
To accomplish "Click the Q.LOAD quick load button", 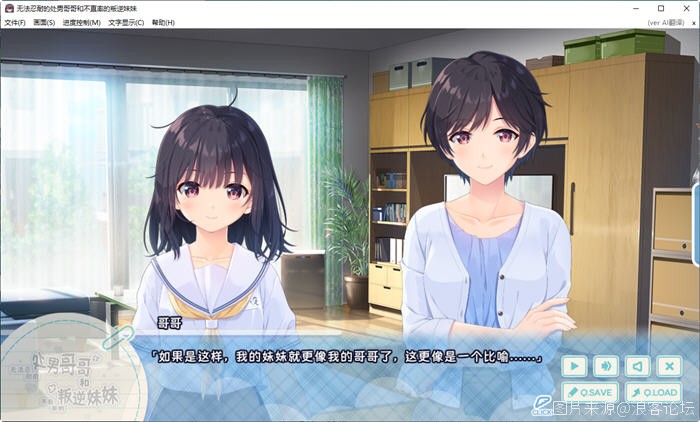I will 652,393.
